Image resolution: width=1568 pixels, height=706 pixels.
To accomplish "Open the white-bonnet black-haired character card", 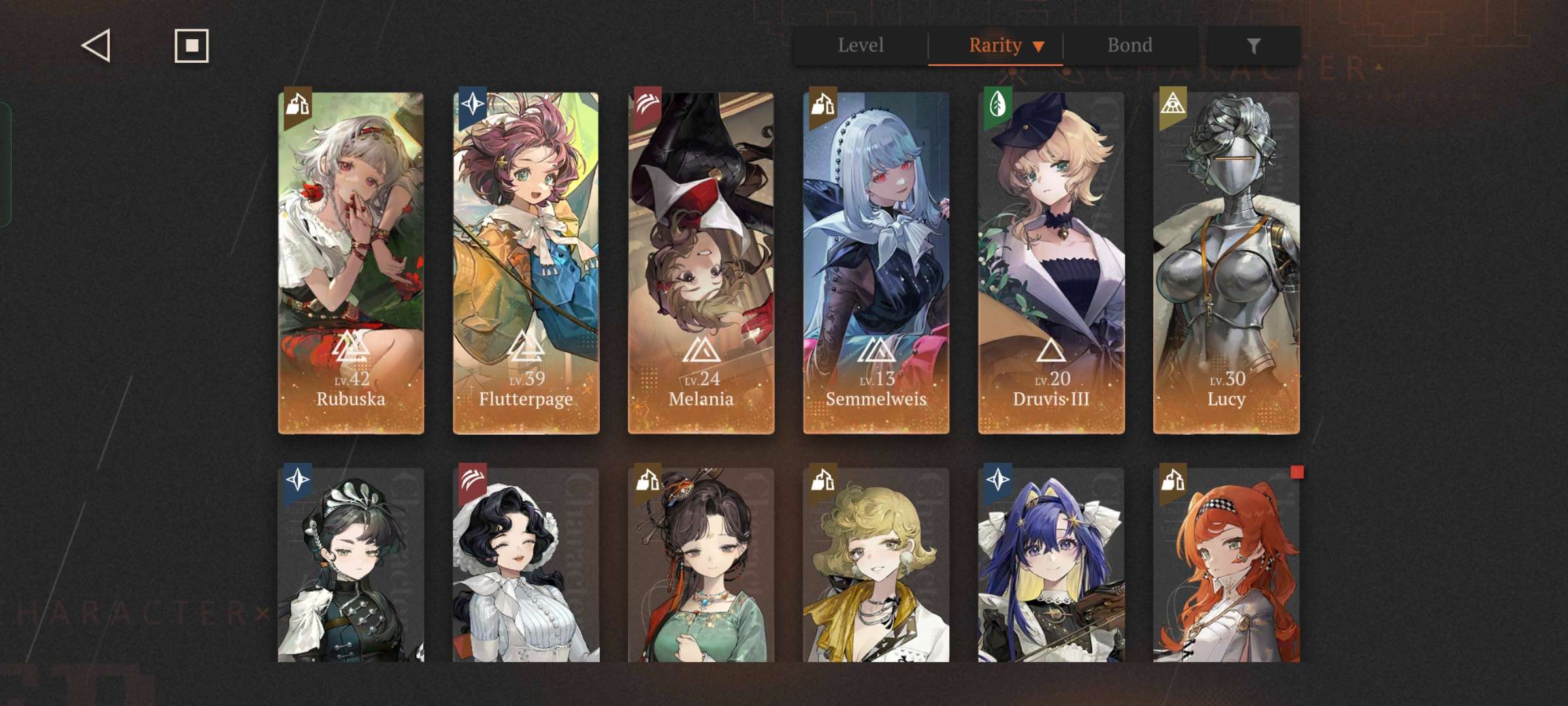I will [526, 565].
